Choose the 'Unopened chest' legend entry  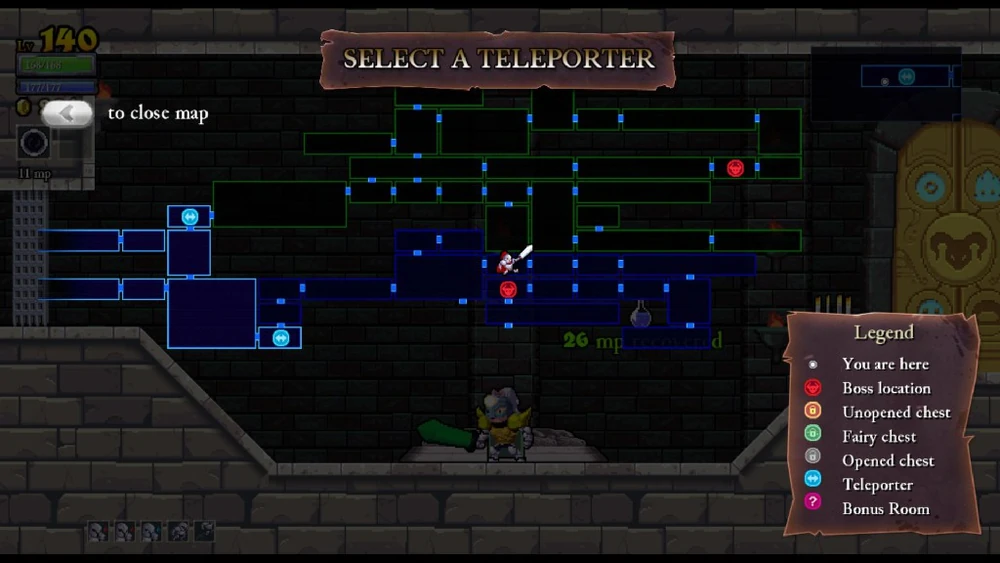click(895, 412)
